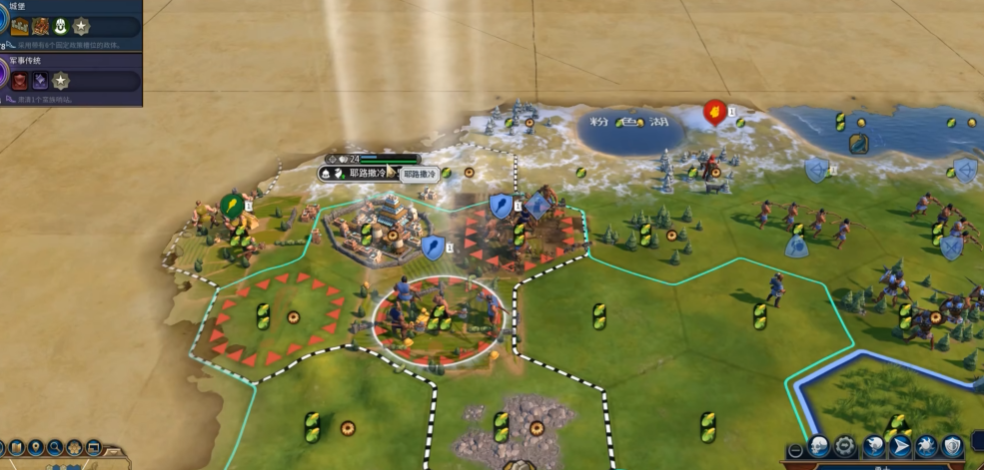Delete unit with the skull button
This screenshot has height=470, width=984.
[820, 446]
